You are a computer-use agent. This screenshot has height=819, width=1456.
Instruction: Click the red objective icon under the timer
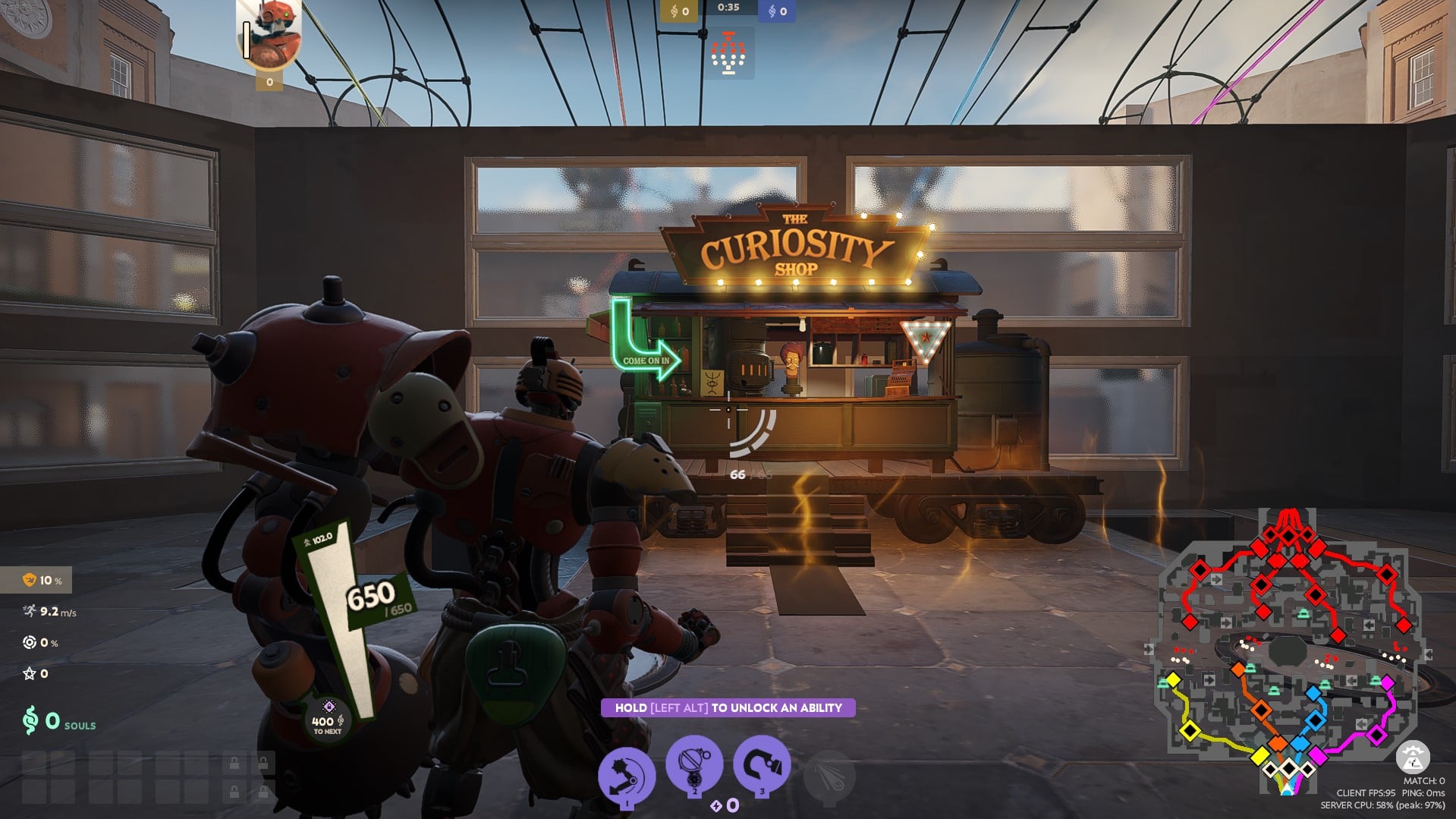point(728,53)
